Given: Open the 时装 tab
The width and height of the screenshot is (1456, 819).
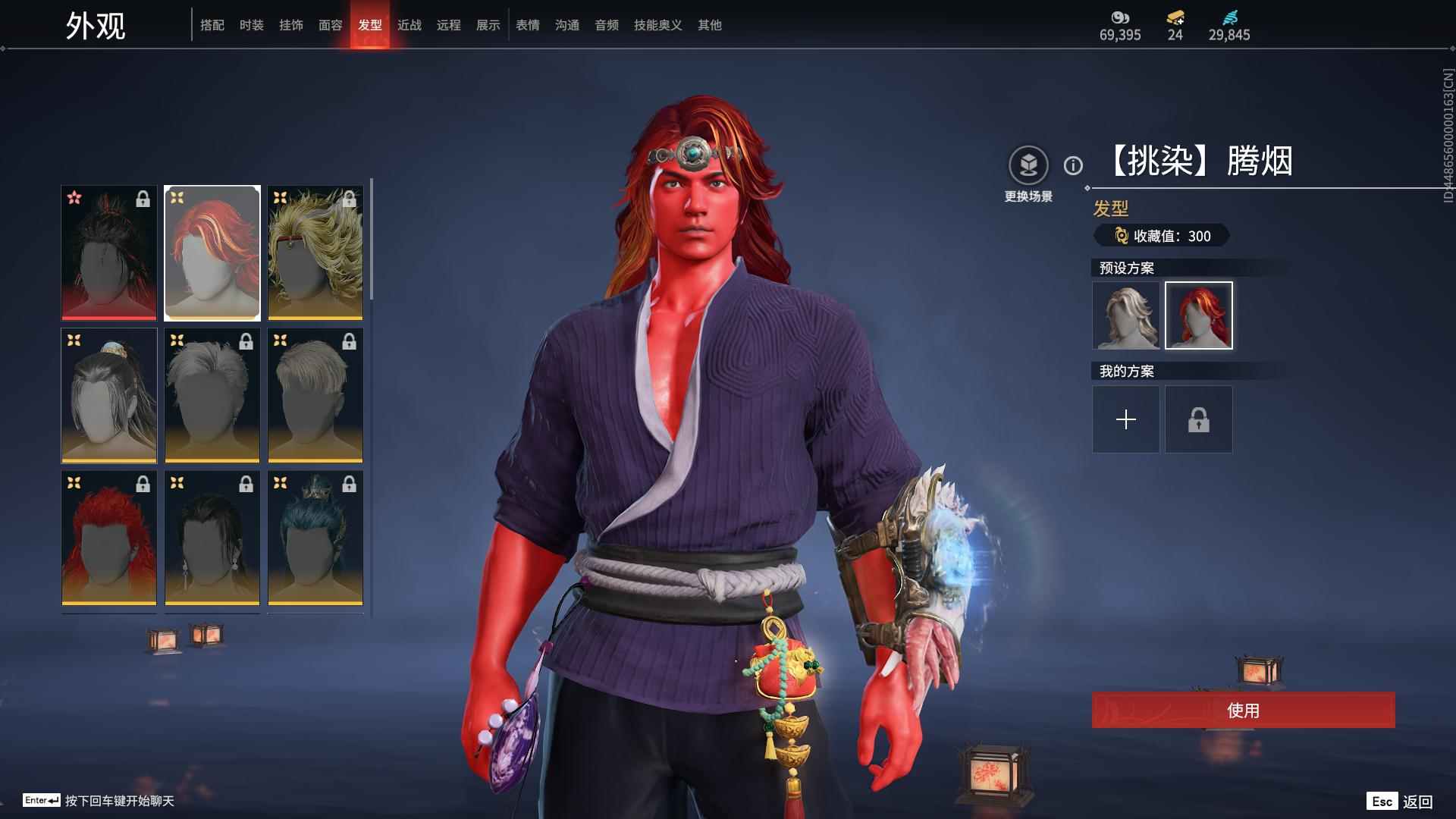Looking at the screenshot, I should click(251, 25).
